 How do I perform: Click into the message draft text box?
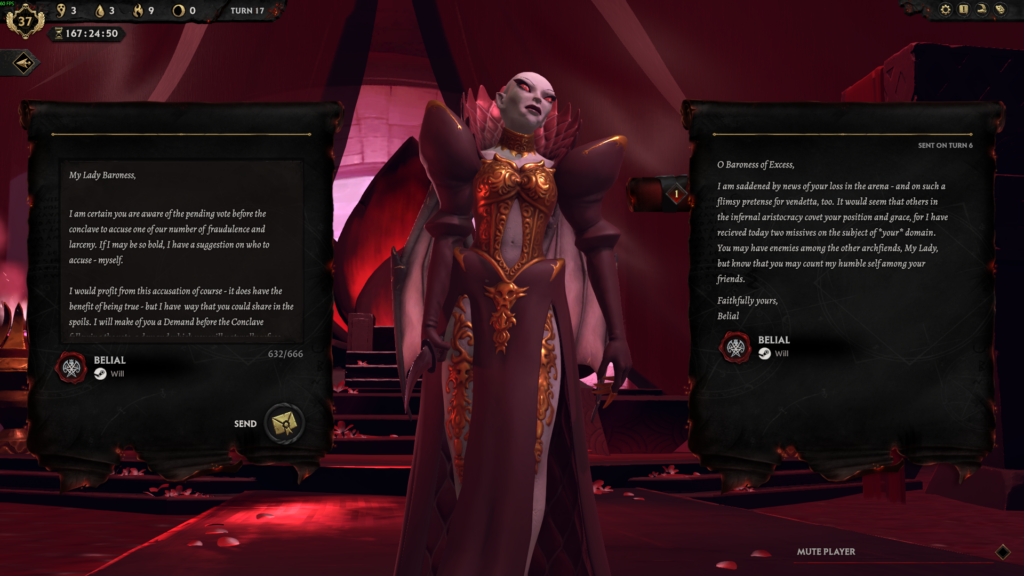point(180,252)
